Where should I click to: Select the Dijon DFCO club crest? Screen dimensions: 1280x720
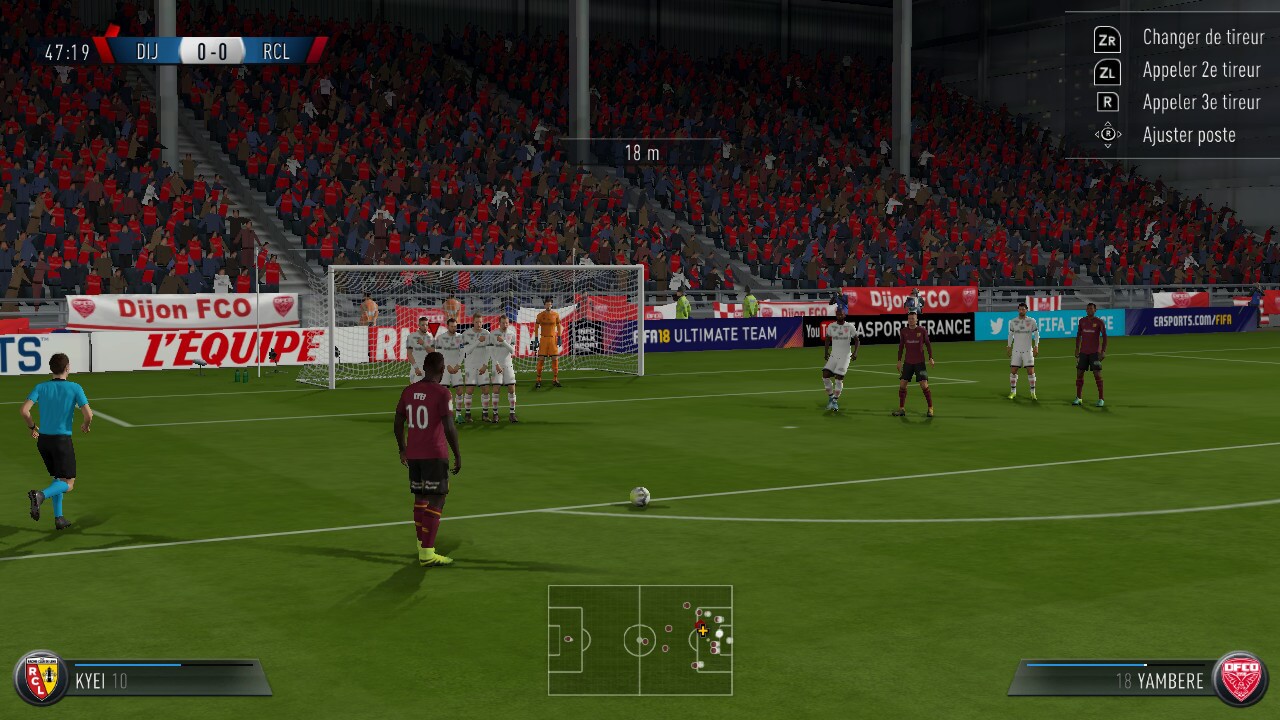click(1240, 679)
